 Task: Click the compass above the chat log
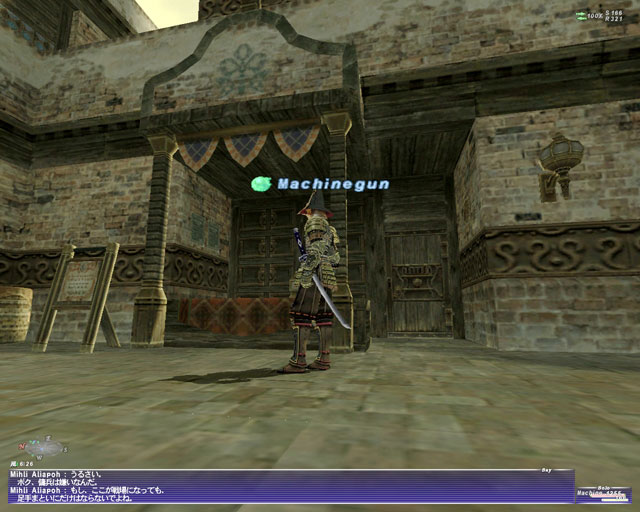pos(41,447)
